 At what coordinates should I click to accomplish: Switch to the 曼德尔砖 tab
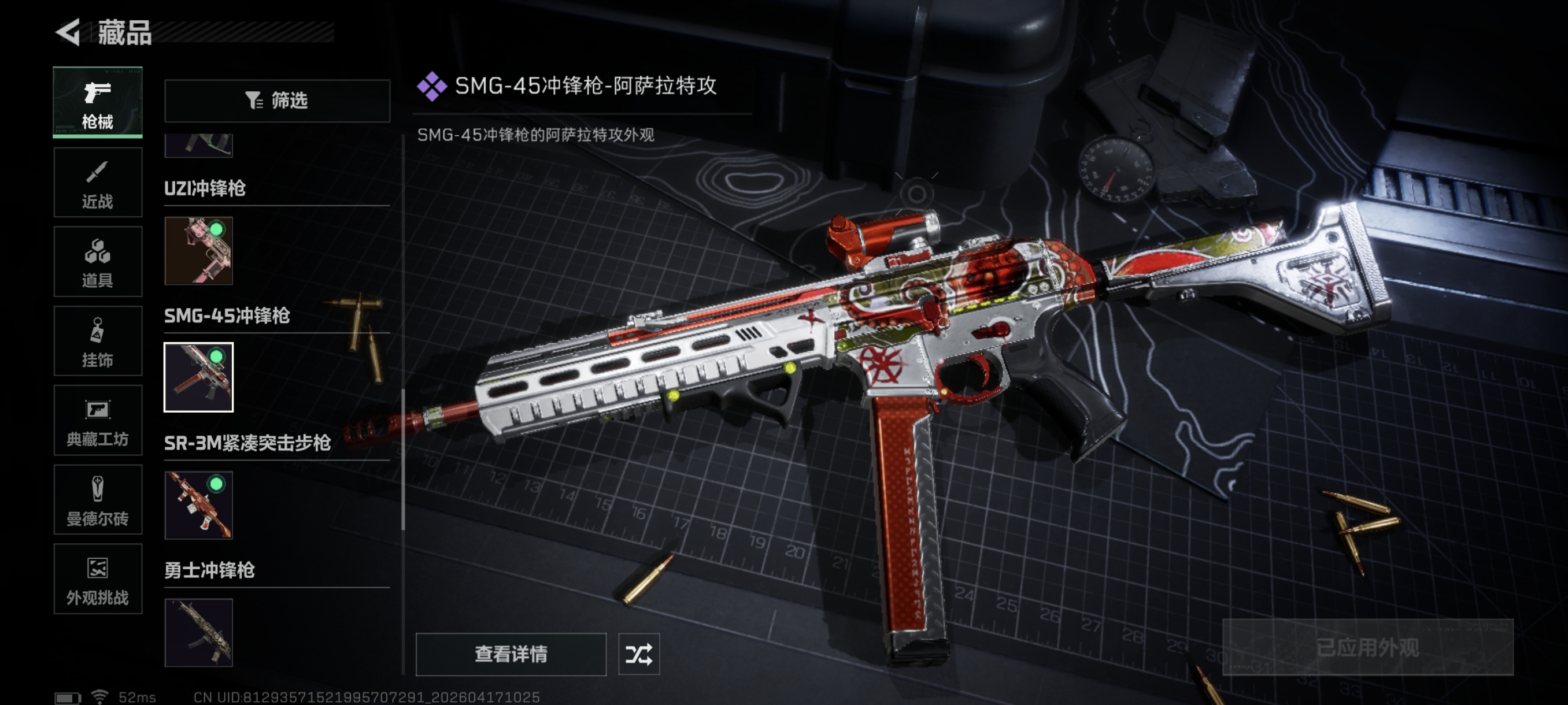(x=97, y=500)
